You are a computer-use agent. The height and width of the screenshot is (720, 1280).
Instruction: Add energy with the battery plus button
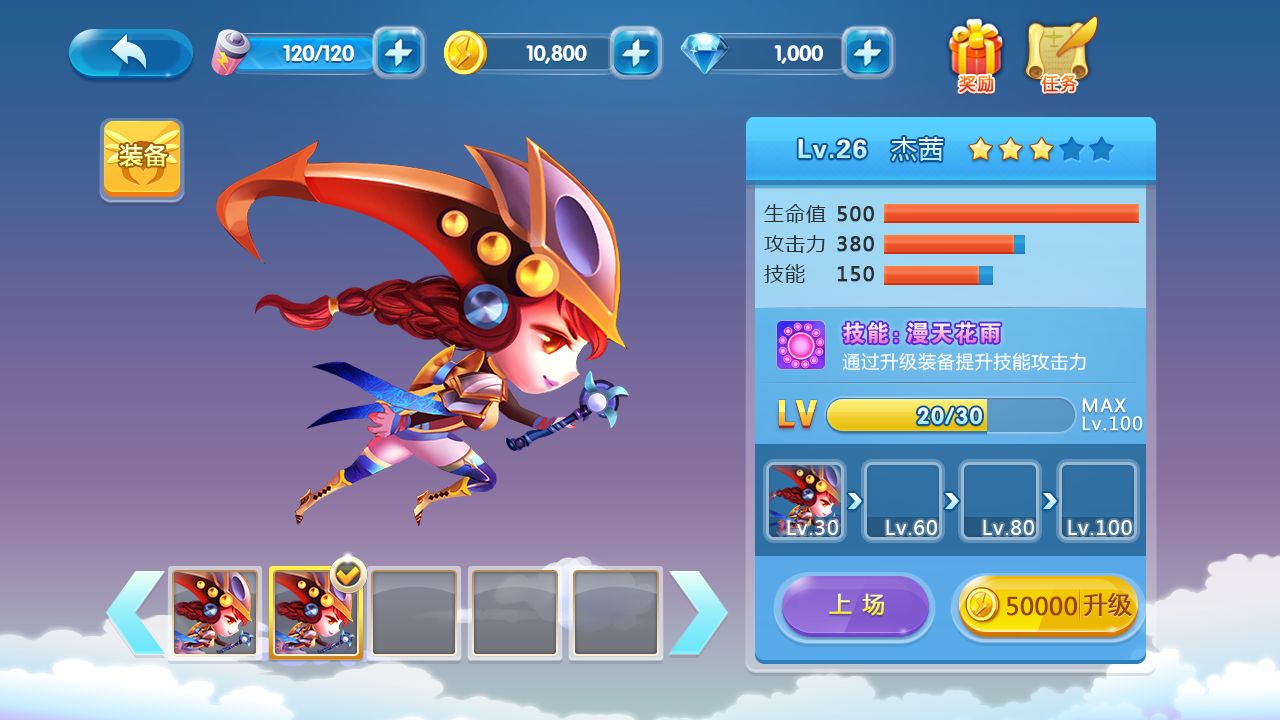[x=398, y=53]
